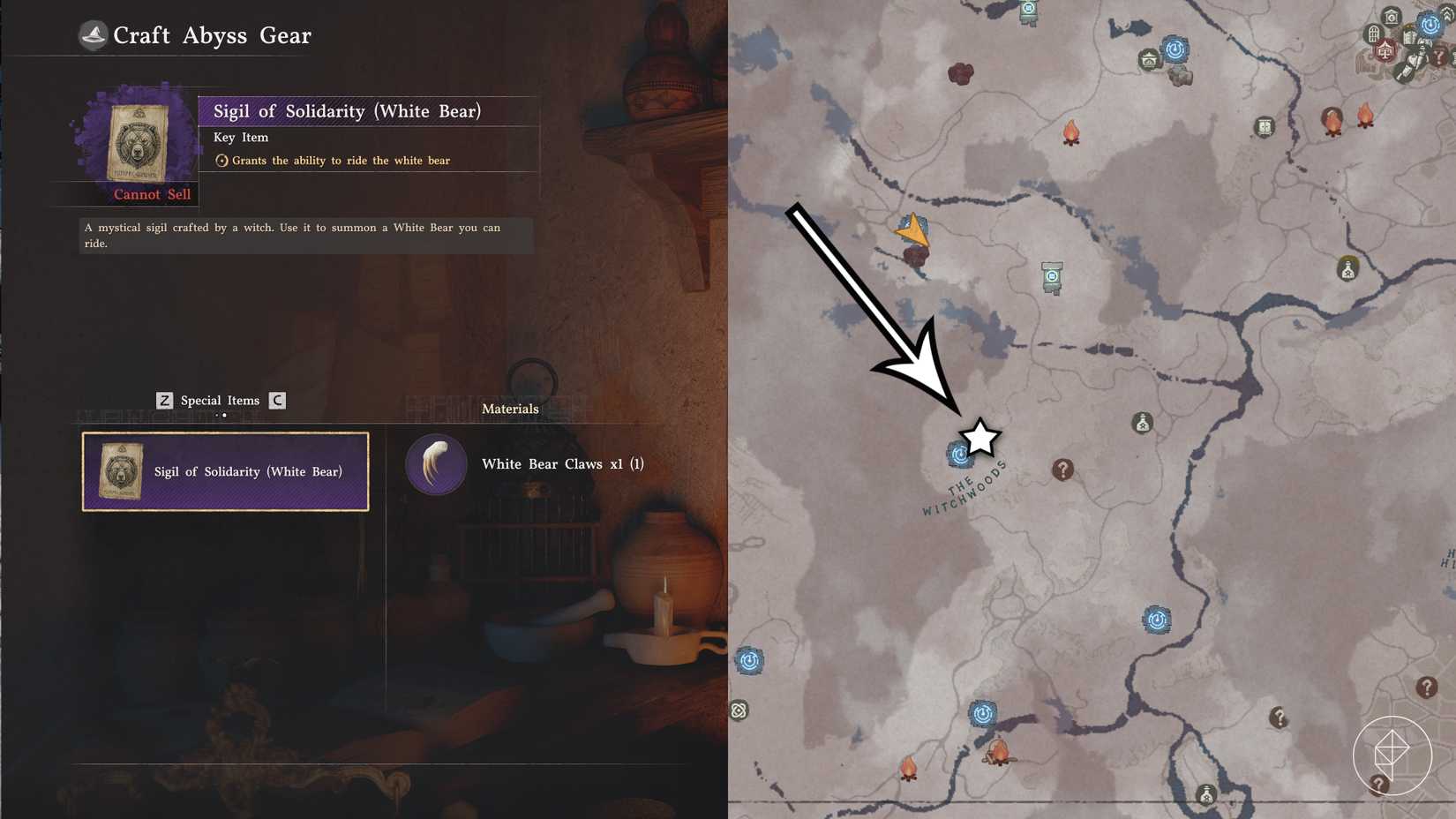Click the bank building icon in the top-right settlement

[1391, 17]
